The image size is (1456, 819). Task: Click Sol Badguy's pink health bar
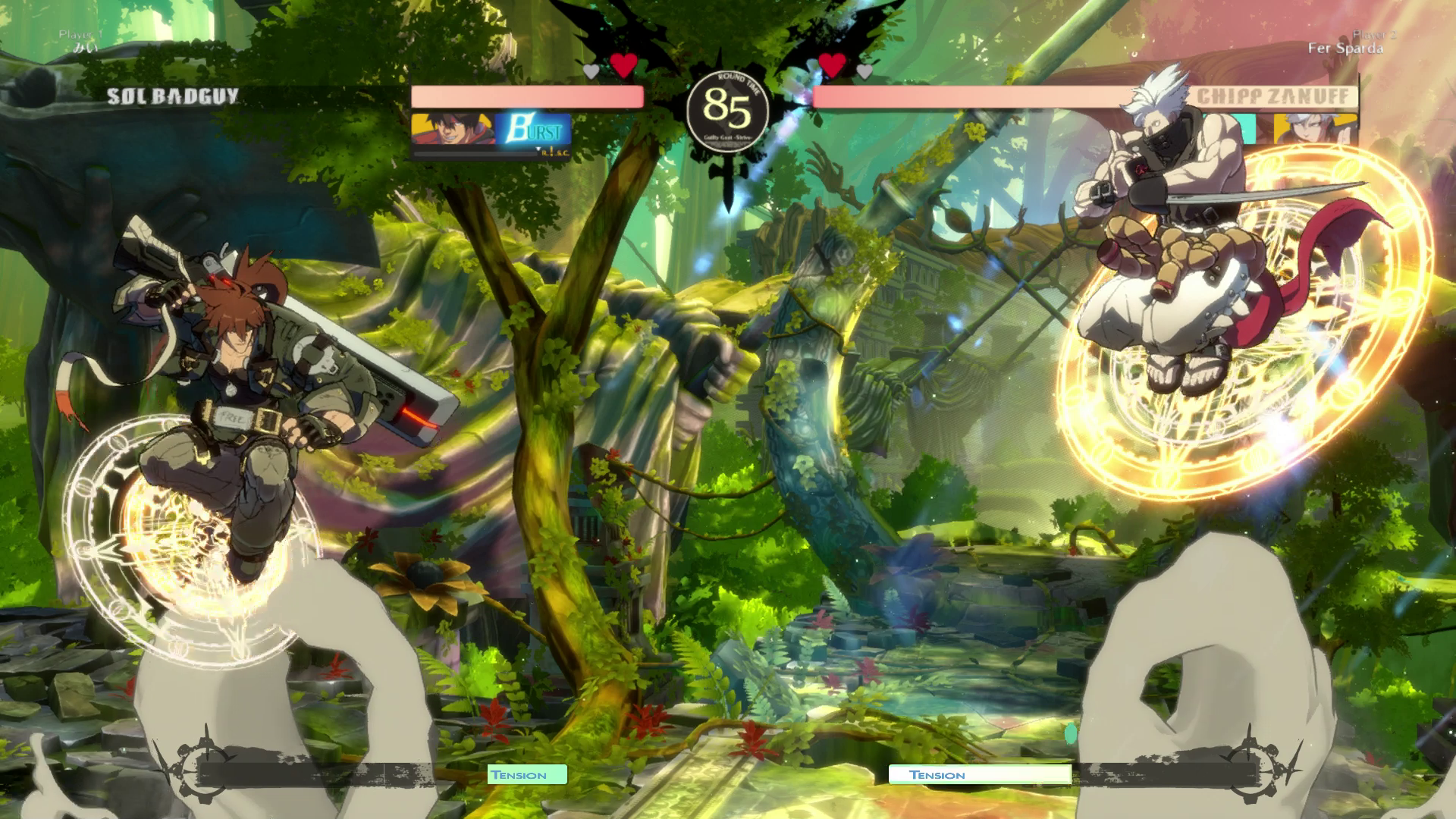click(x=527, y=97)
